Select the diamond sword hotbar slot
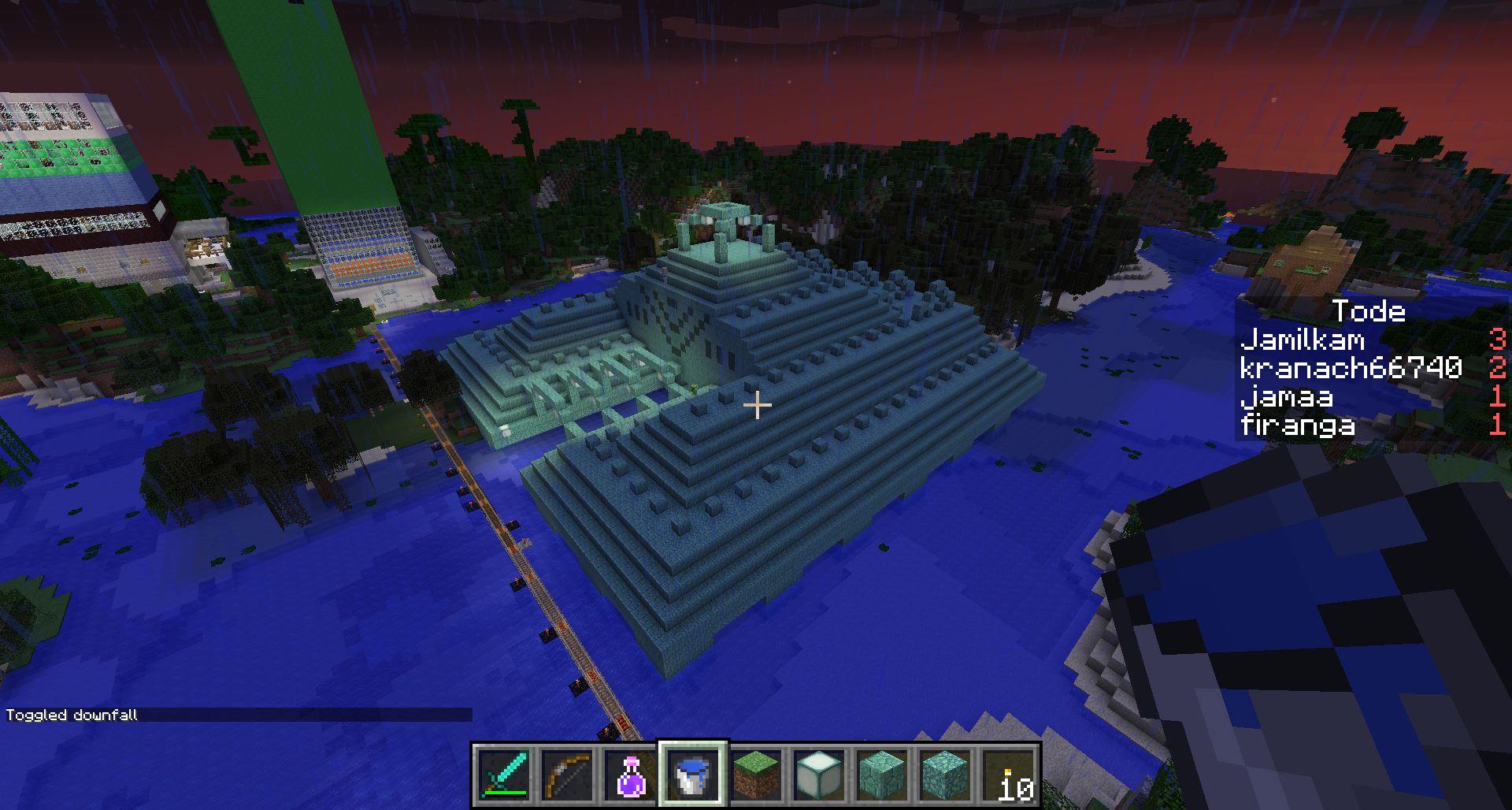The height and width of the screenshot is (810, 1512). point(504,775)
